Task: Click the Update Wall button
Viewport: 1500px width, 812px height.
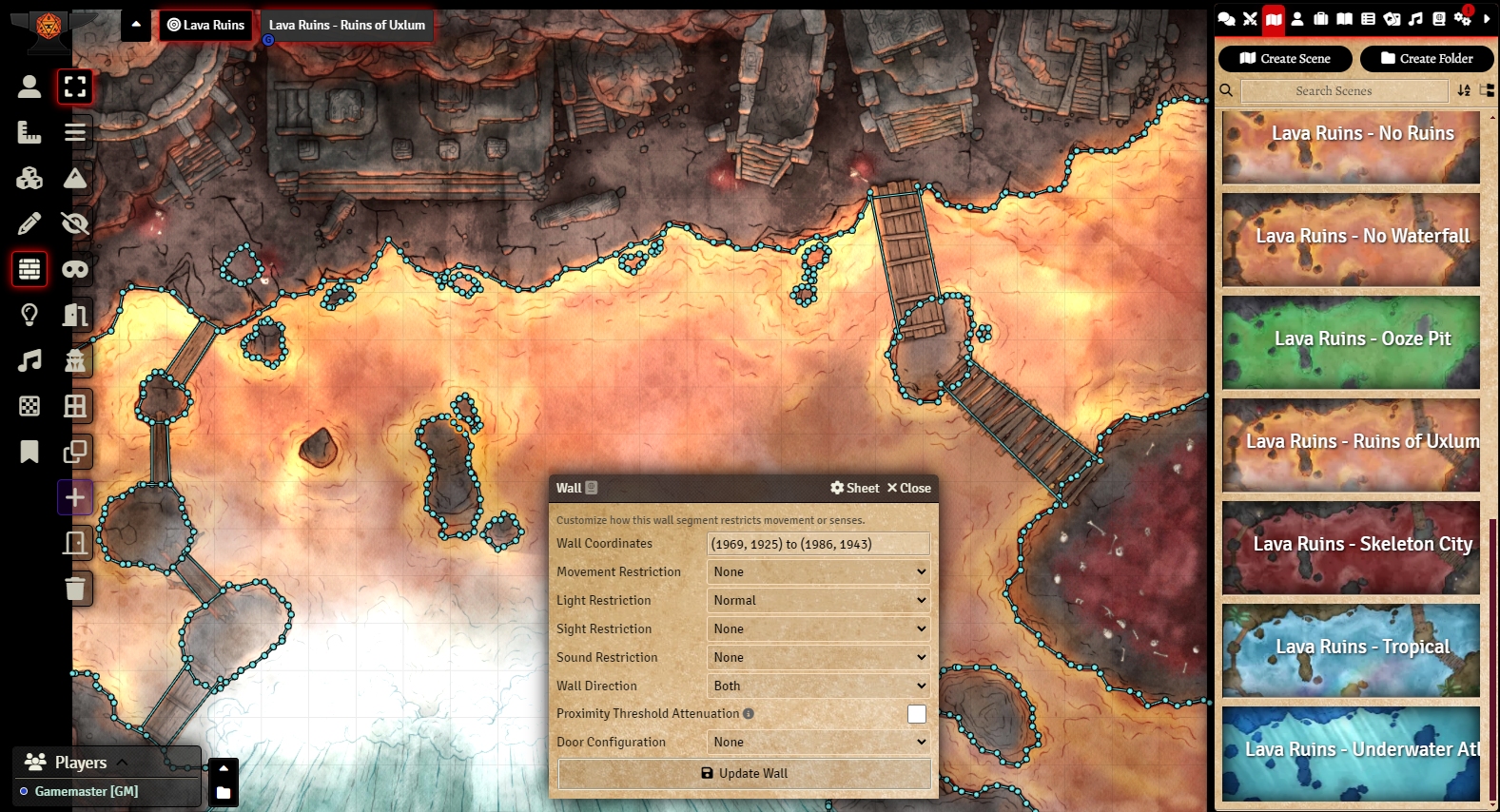Action: [744, 773]
